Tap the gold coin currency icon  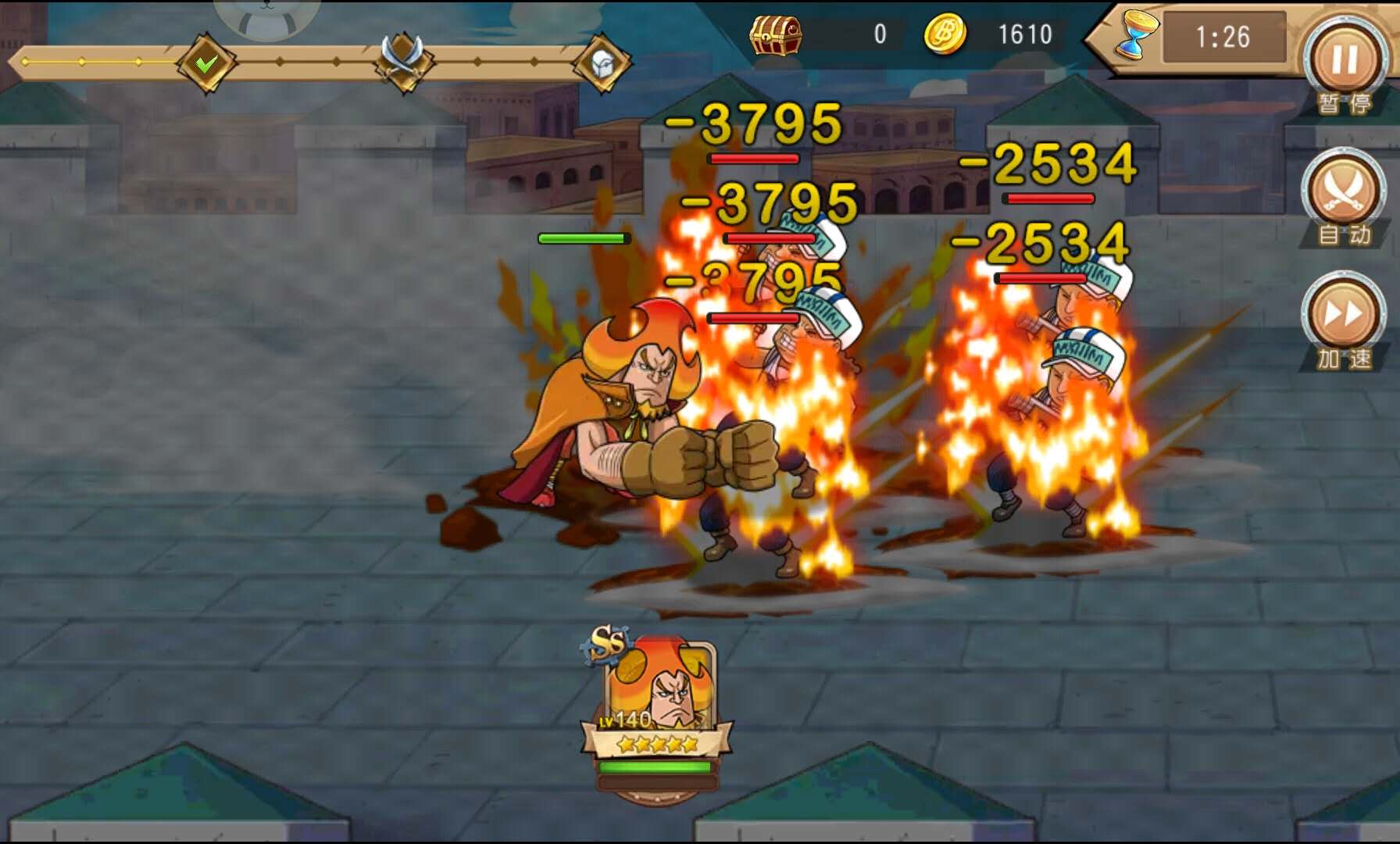tap(945, 35)
